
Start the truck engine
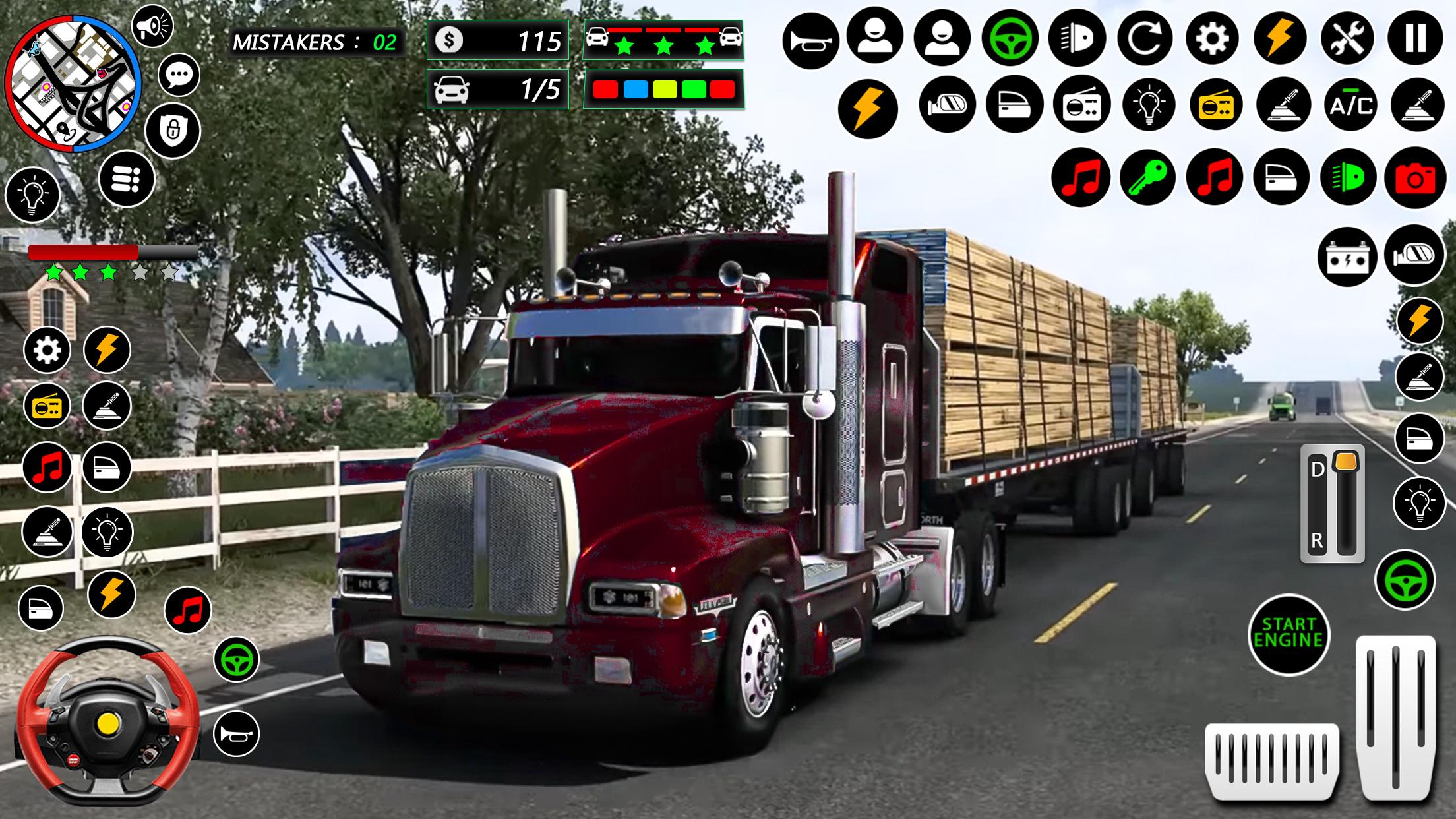tap(1288, 634)
